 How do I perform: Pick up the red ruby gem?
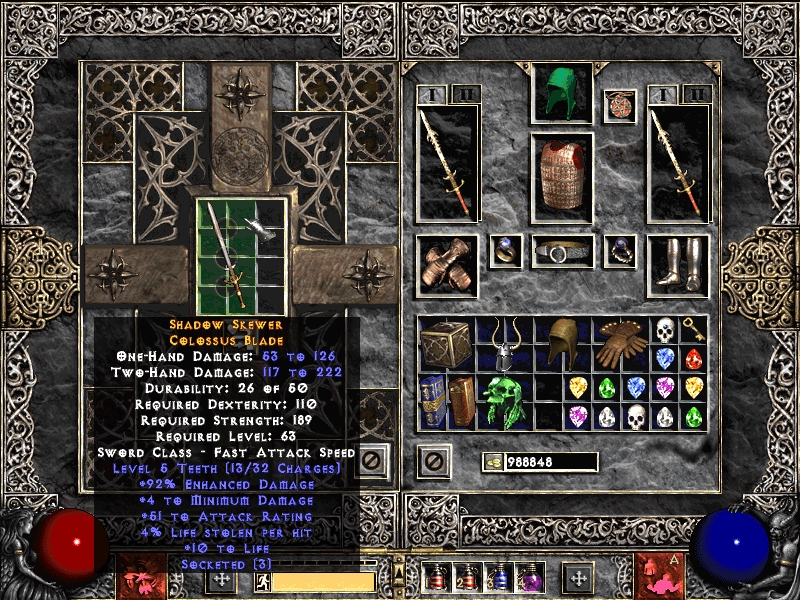pyautogui.click(x=694, y=358)
